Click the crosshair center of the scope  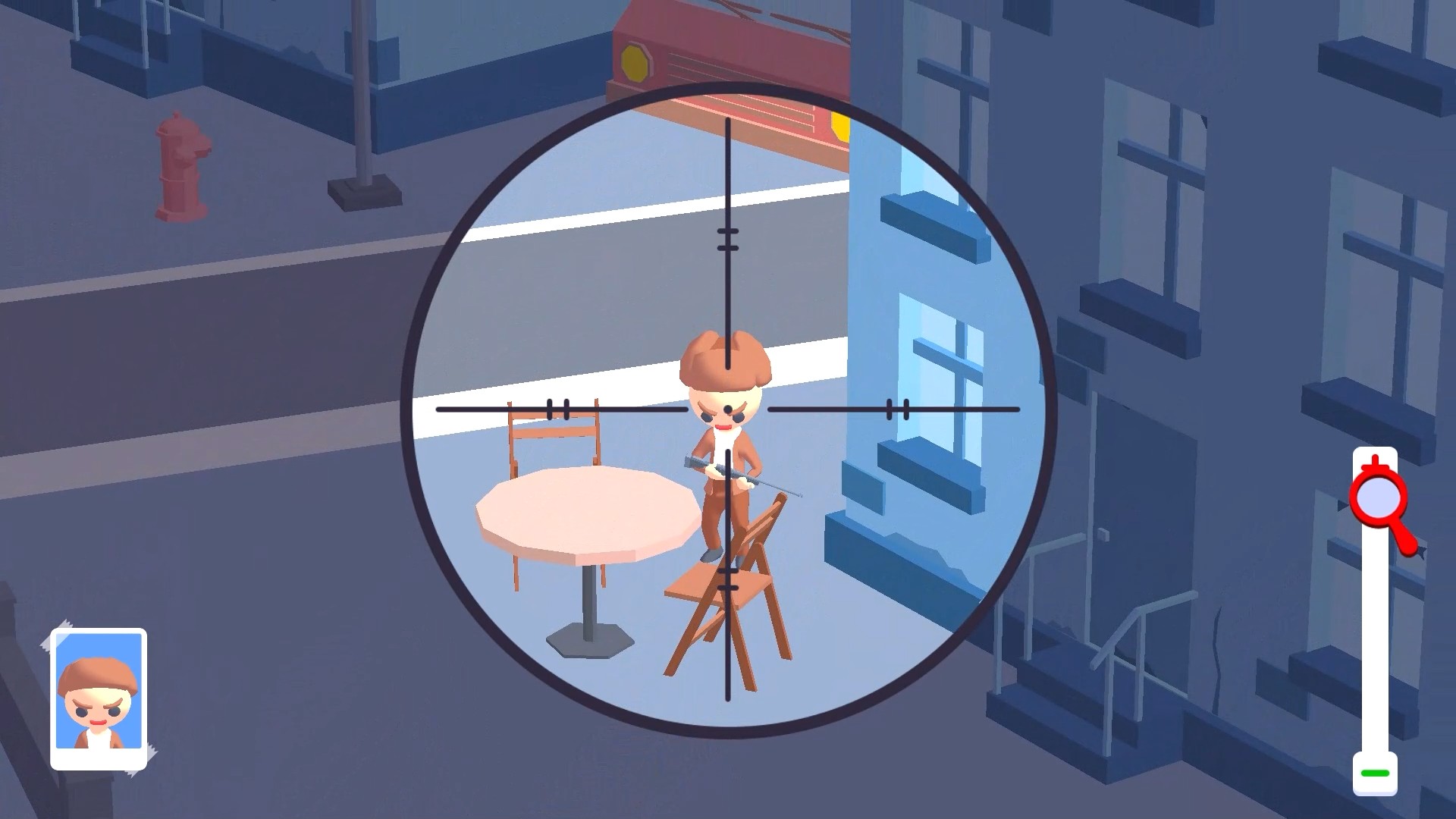[x=730, y=409]
